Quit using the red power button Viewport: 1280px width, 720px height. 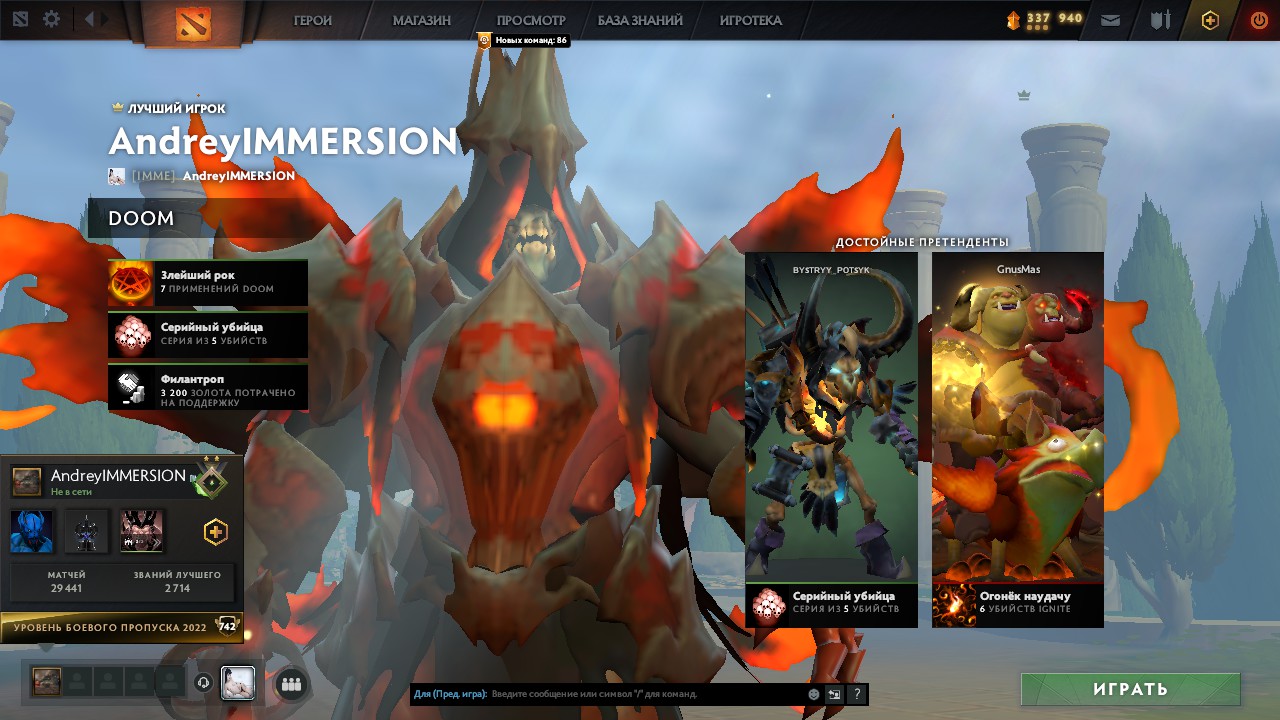pyautogui.click(x=1259, y=20)
